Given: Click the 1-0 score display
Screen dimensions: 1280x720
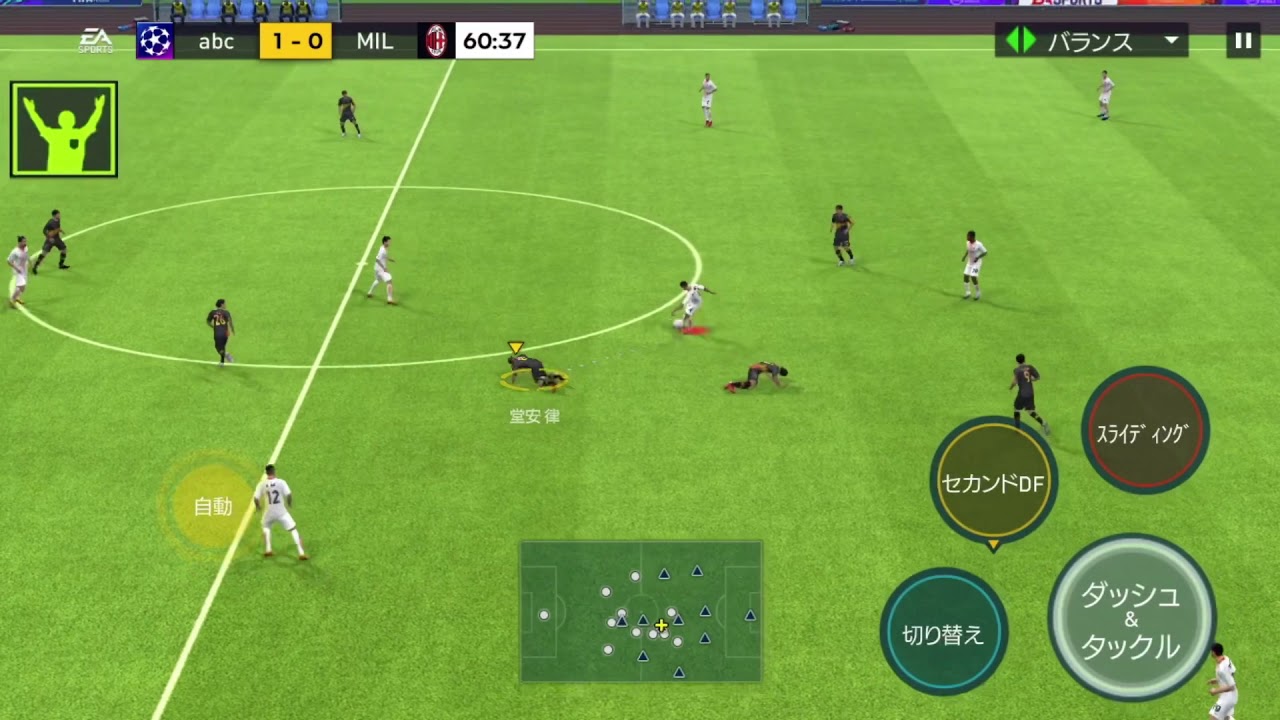Looking at the screenshot, I should tap(295, 42).
